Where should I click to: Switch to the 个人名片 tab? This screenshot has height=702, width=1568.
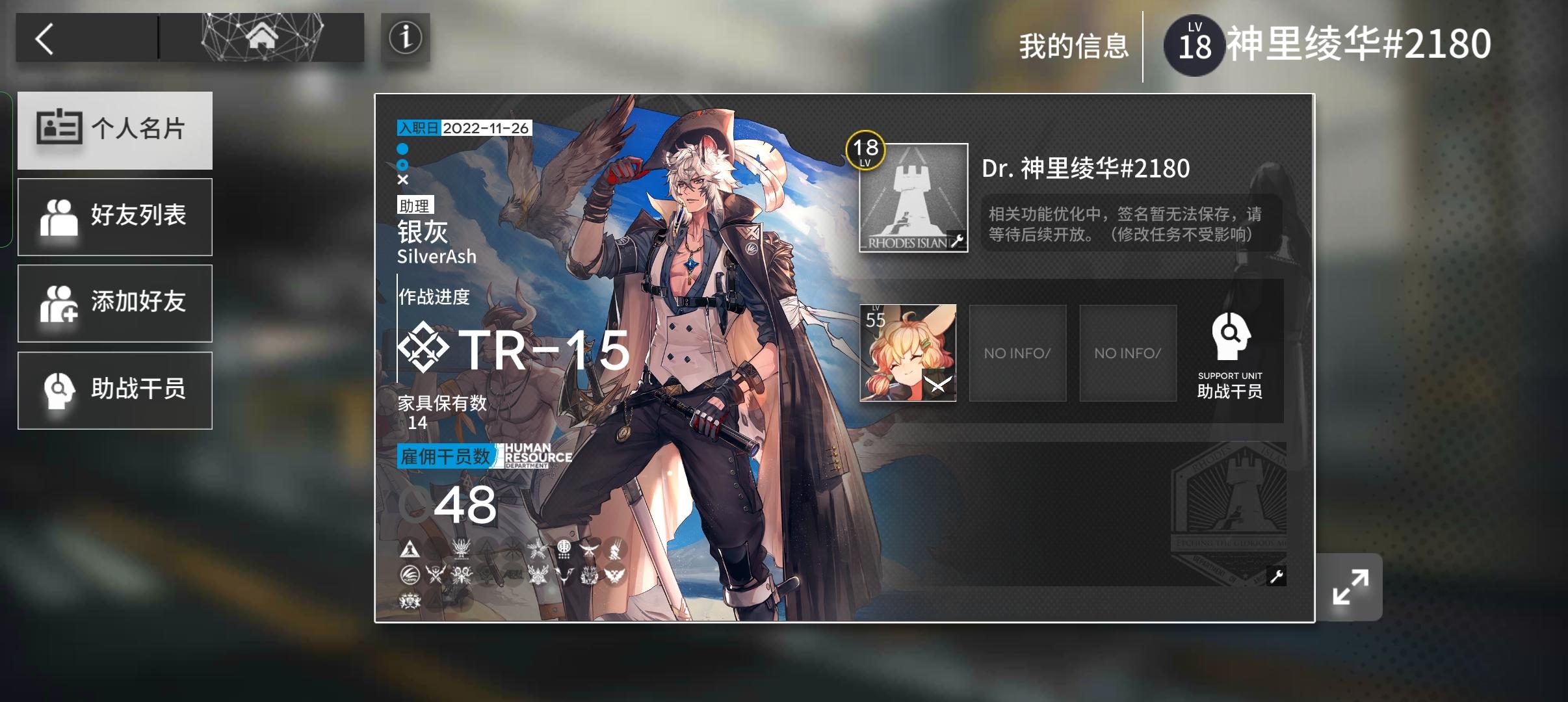[115, 129]
